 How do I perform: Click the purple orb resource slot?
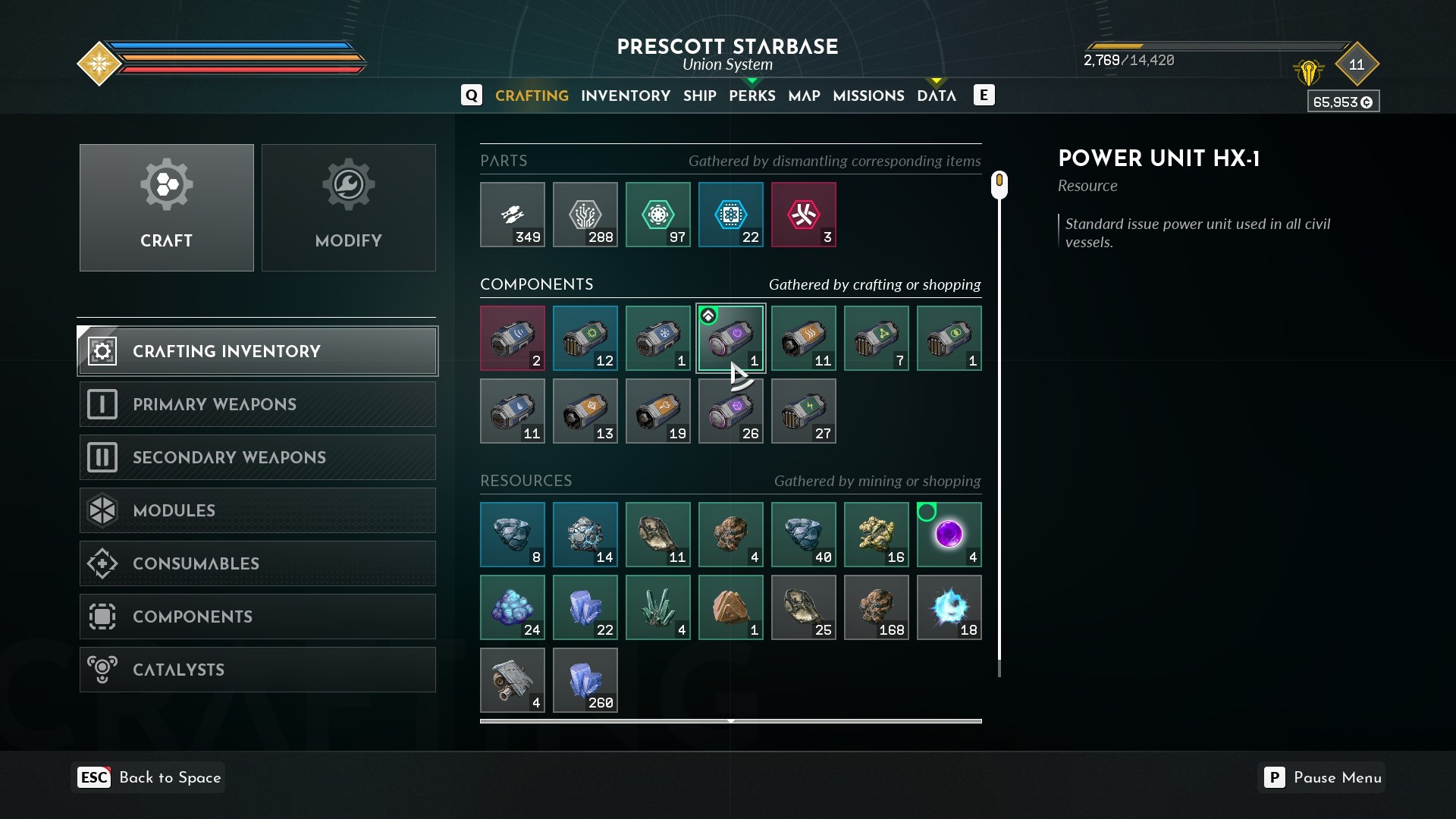coord(949,535)
